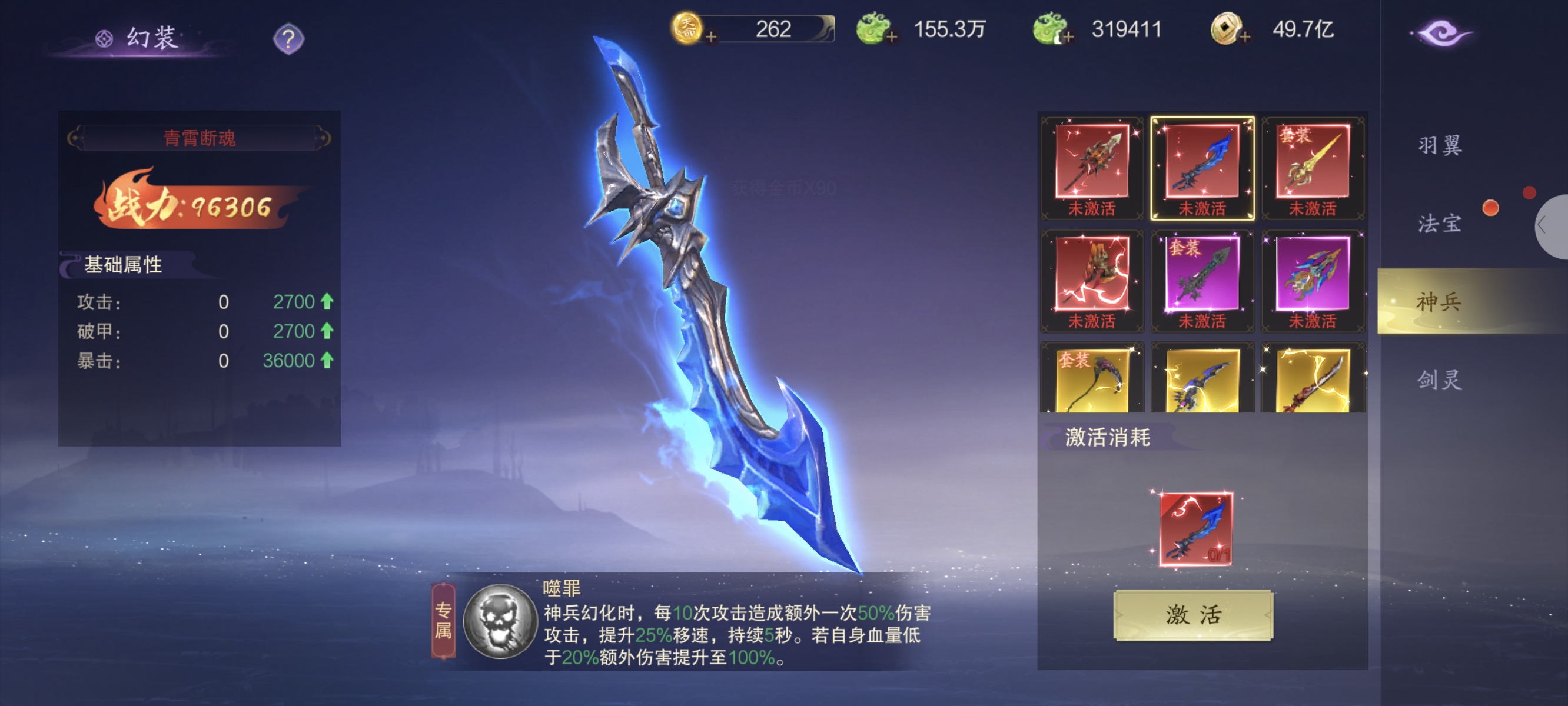Switch to the 羽翼 wings tab
This screenshot has height=706, width=1568.
(x=1439, y=146)
